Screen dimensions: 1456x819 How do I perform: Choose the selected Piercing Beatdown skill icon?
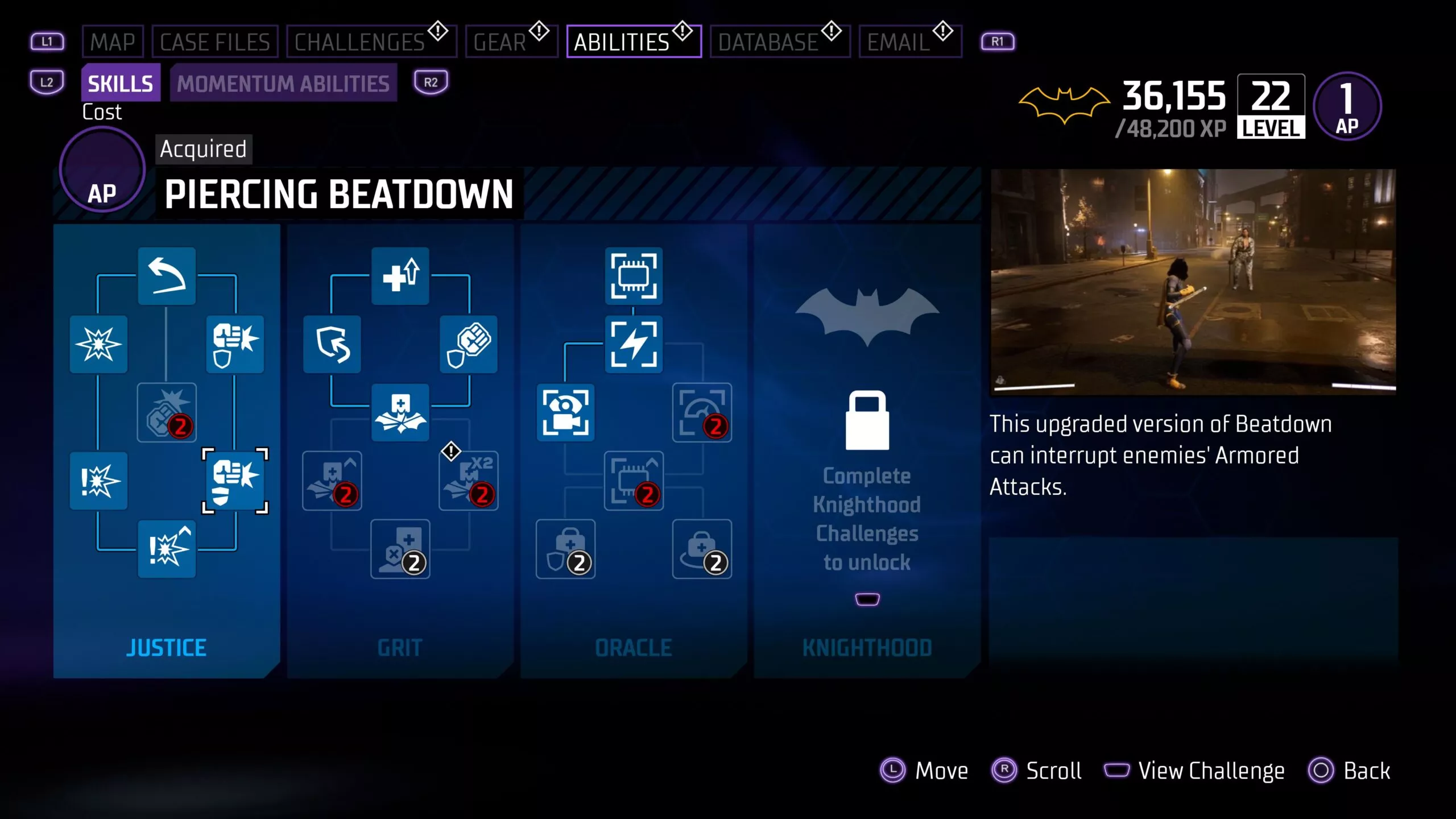[x=235, y=481]
